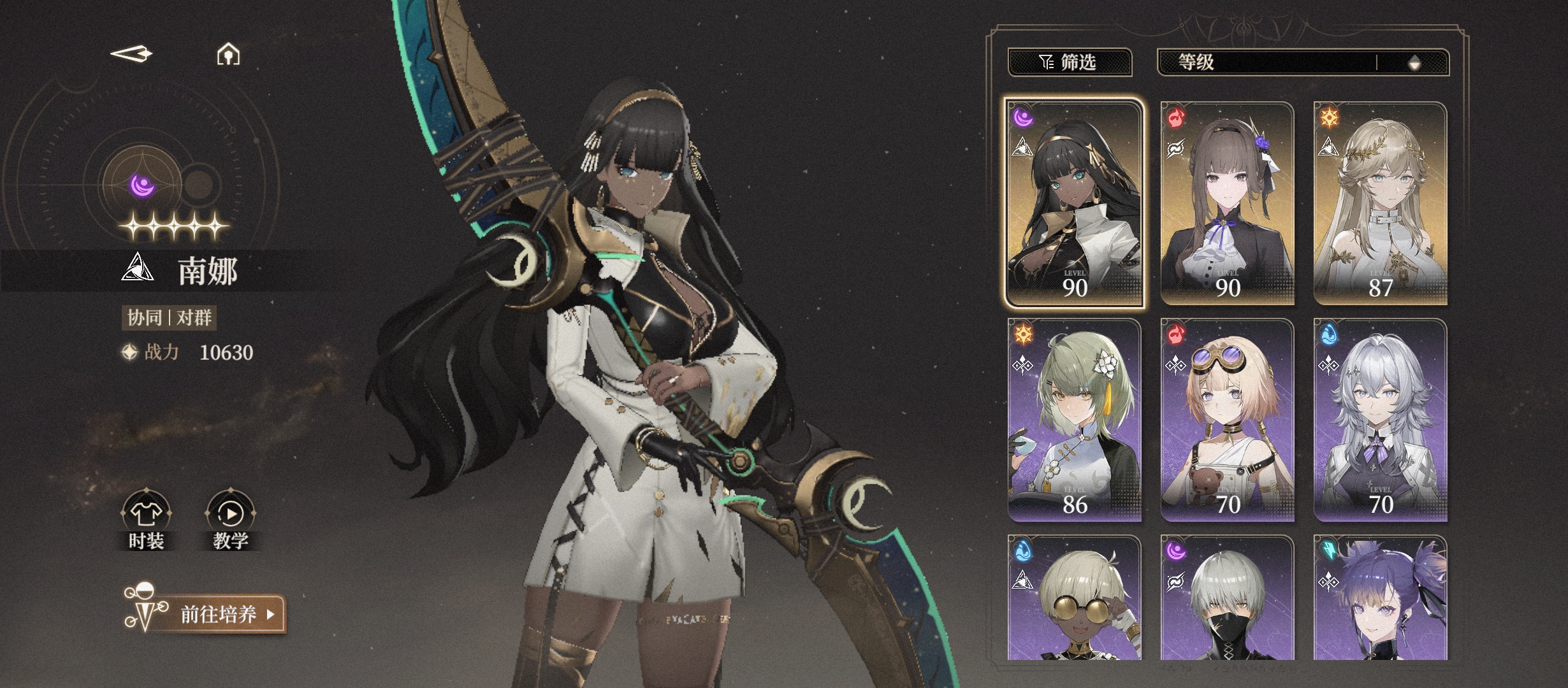This screenshot has height=688, width=1568.
Task: Click the purple moon element icon
Action: pos(142,185)
